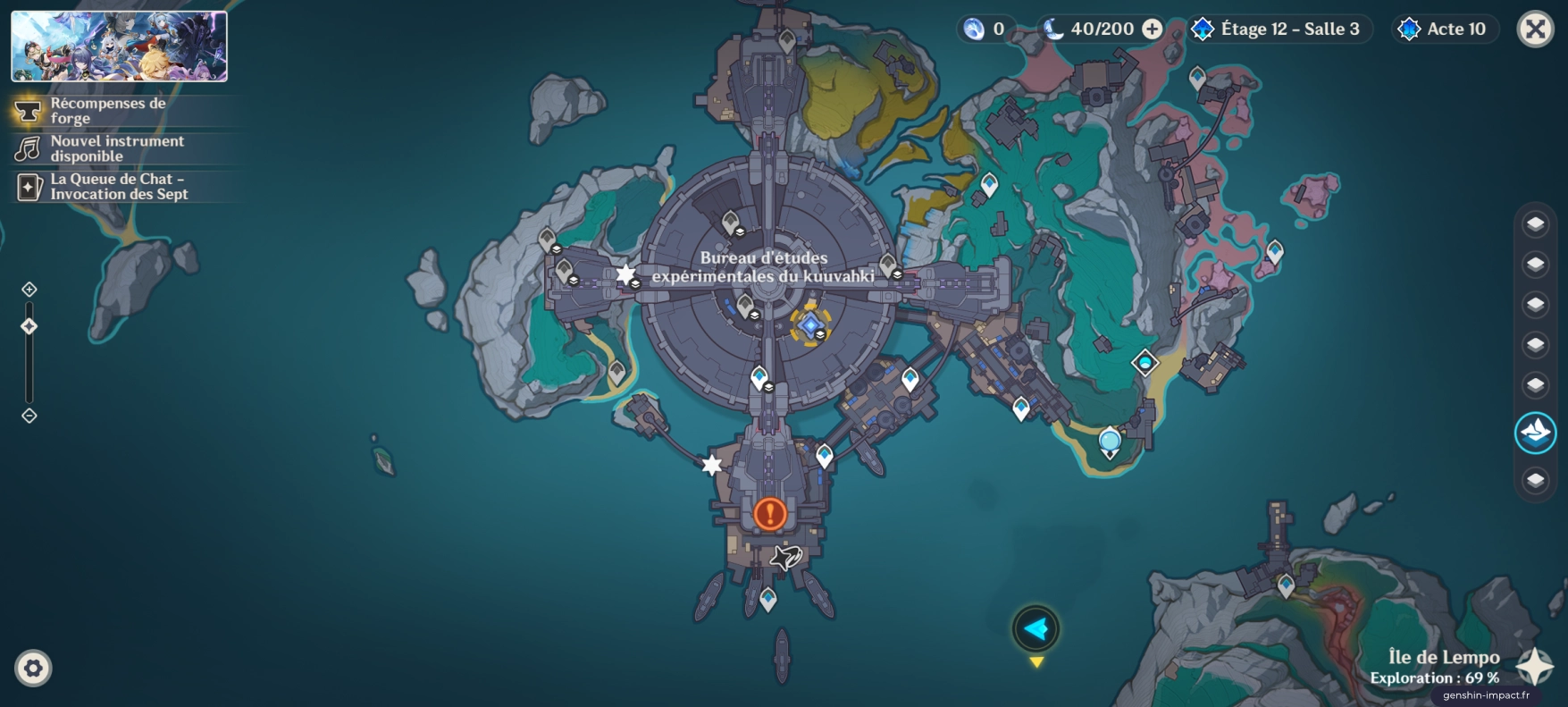Select Nouvel instrument disponible entry
This screenshot has height=707, width=1568.
pyautogui.click(x=116, y=148)
